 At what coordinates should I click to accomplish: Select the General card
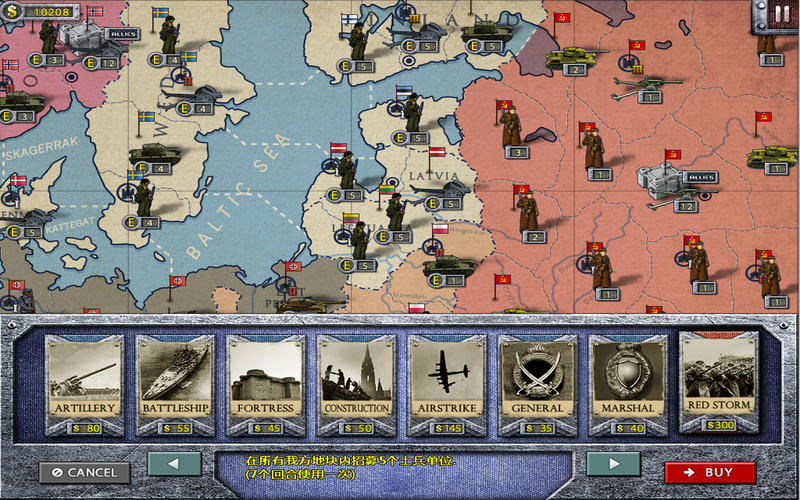point(537,382)
